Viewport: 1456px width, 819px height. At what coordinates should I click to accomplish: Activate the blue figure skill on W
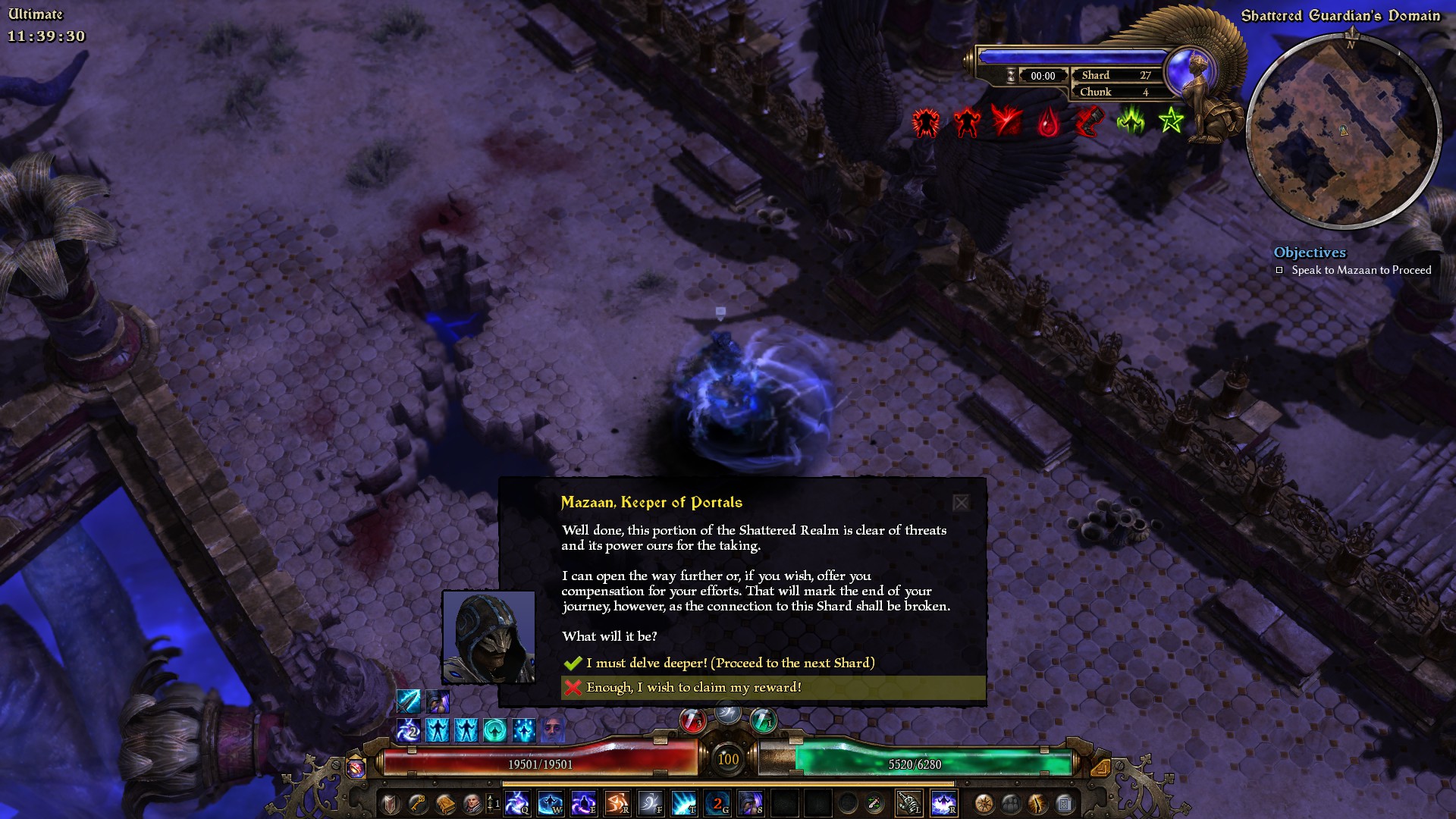(551, 803)
